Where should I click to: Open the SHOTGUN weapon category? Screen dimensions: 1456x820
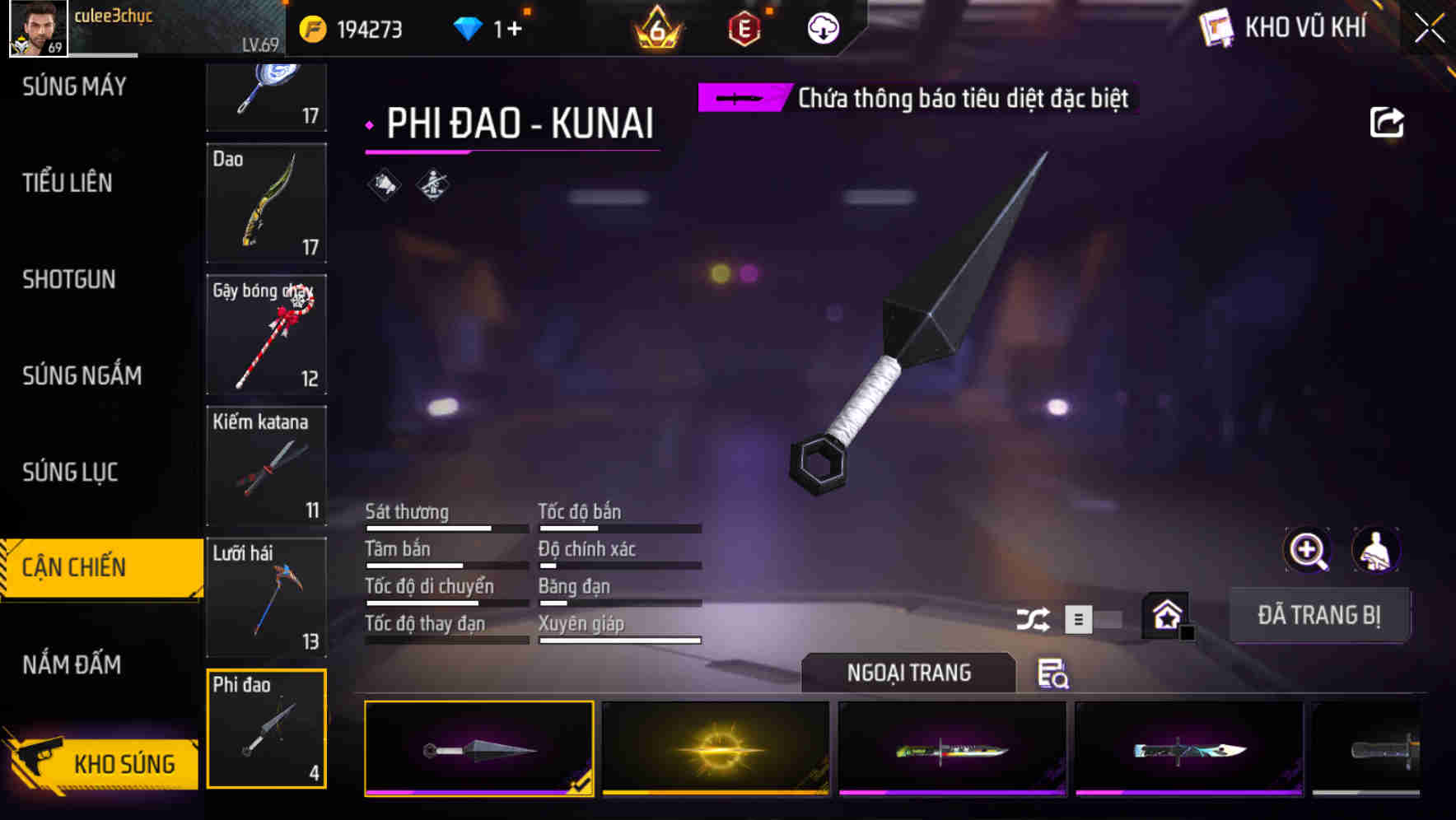tap(69, 280)
